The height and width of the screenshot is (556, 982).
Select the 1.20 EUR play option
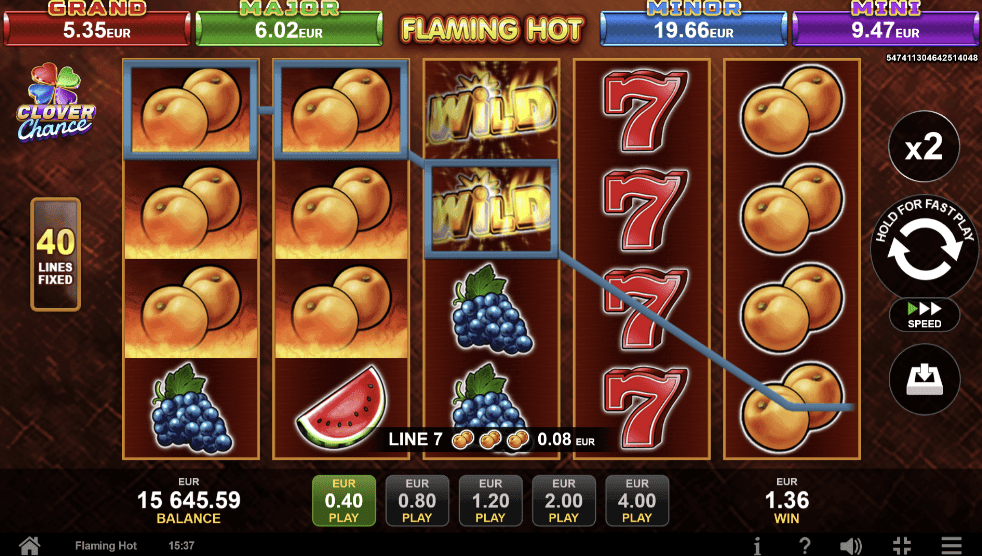pos(490,500)
